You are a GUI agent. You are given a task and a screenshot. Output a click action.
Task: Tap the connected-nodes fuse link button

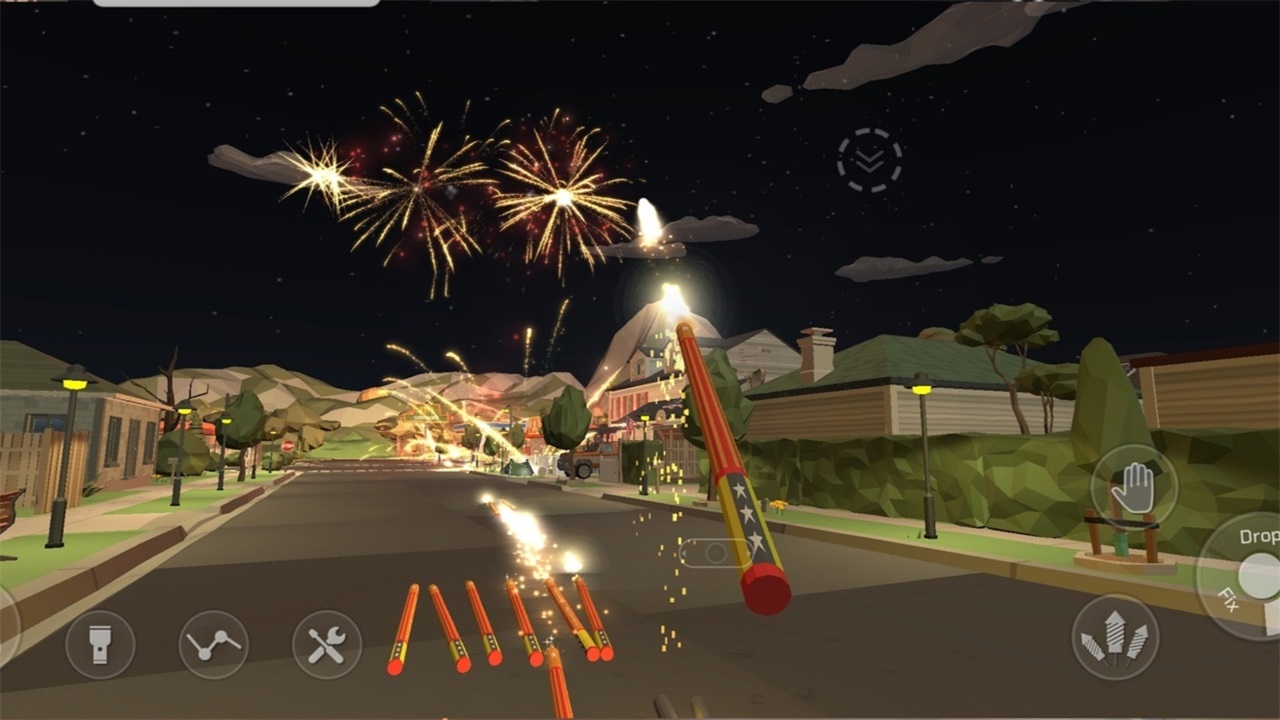214,645
